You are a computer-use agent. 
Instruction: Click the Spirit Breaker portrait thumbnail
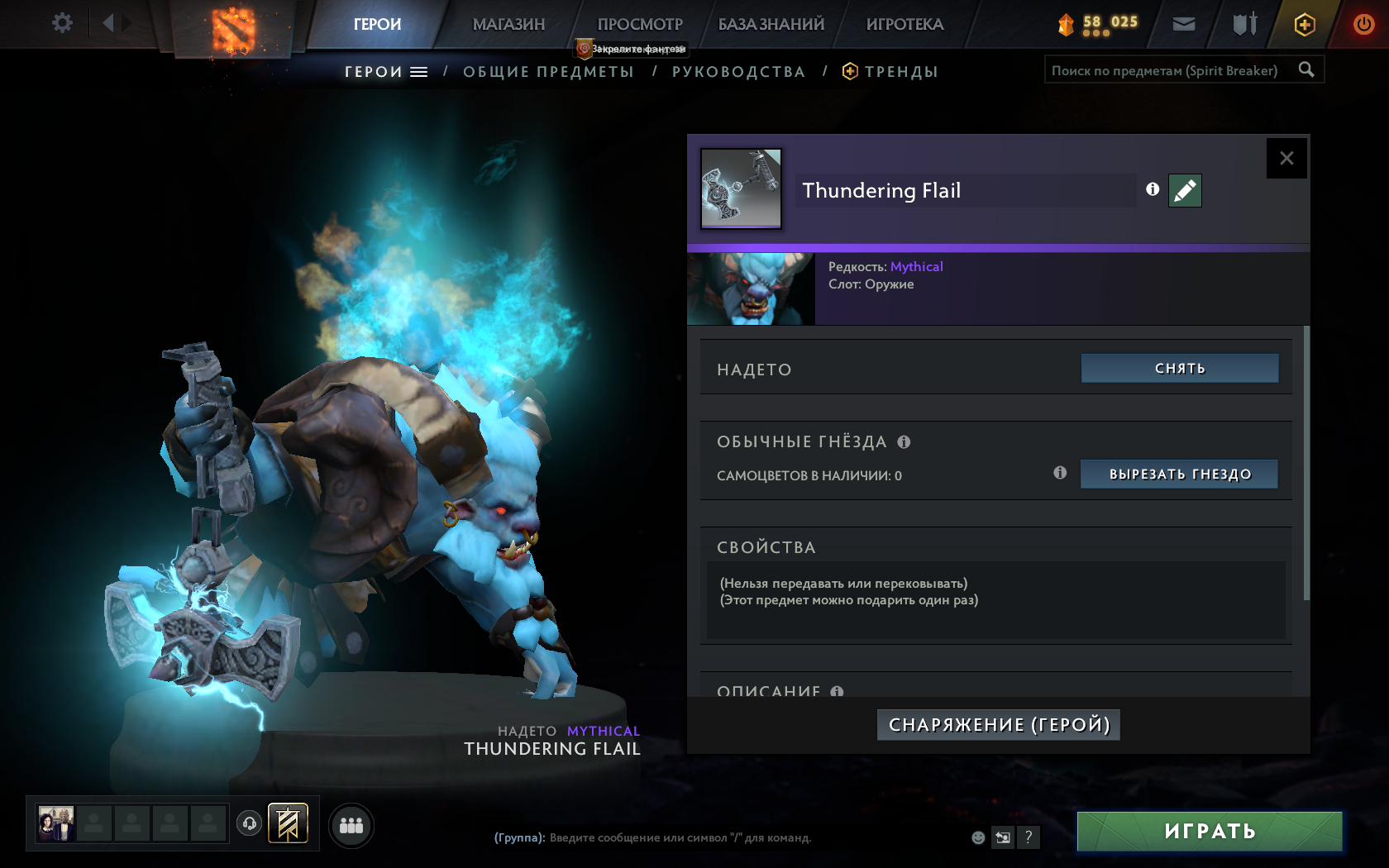click(x=751, y=289)
